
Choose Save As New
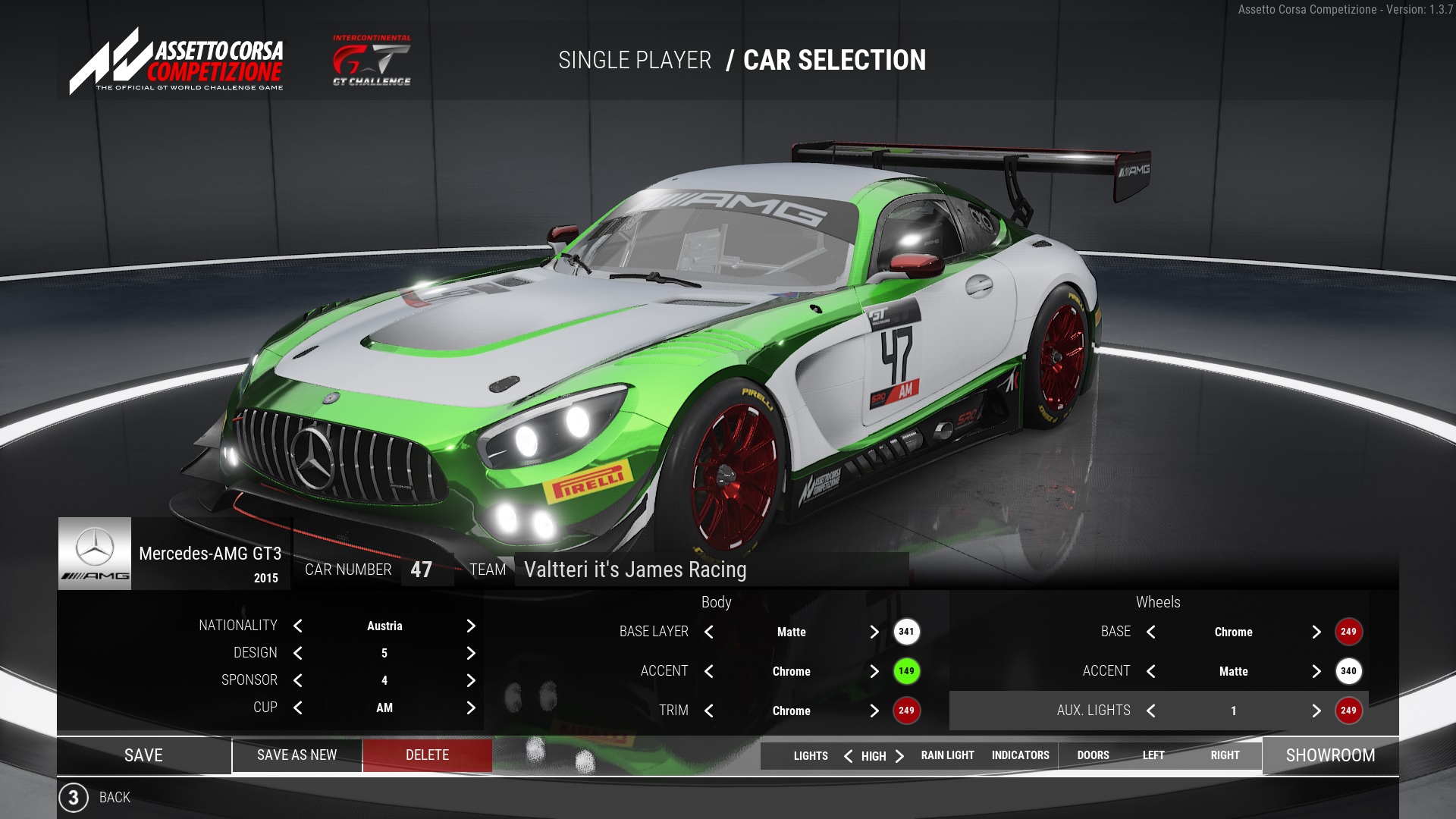pyautogui.click(x=297, y=755)
